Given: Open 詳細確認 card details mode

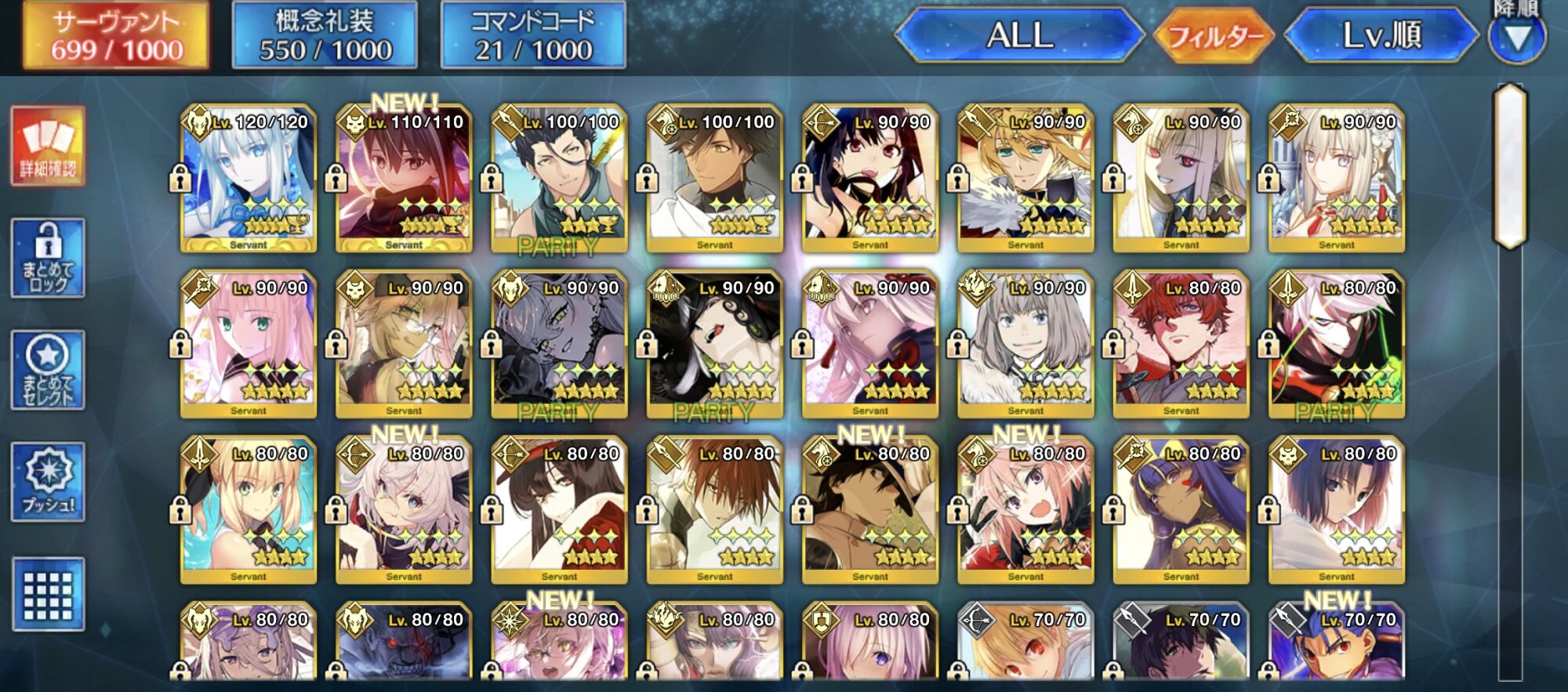Looking at the screenshot, I should coord(48,147).
